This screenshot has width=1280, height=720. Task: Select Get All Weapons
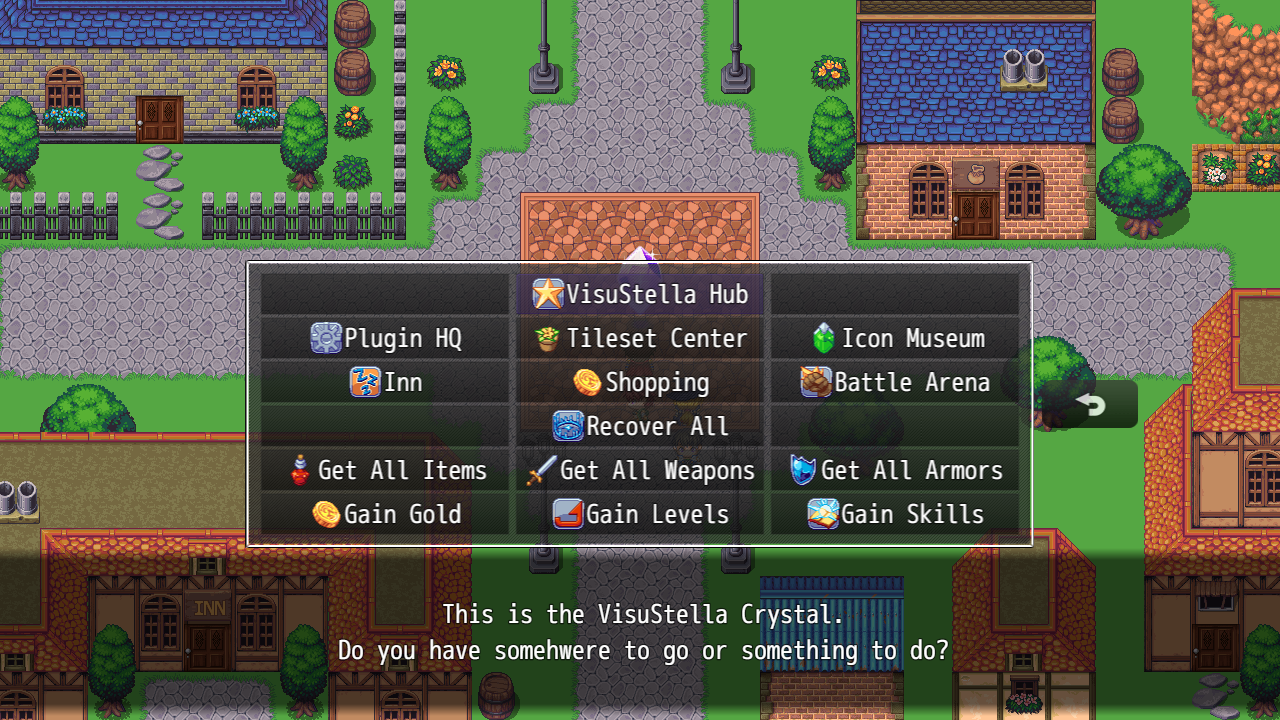pos(640,470)
